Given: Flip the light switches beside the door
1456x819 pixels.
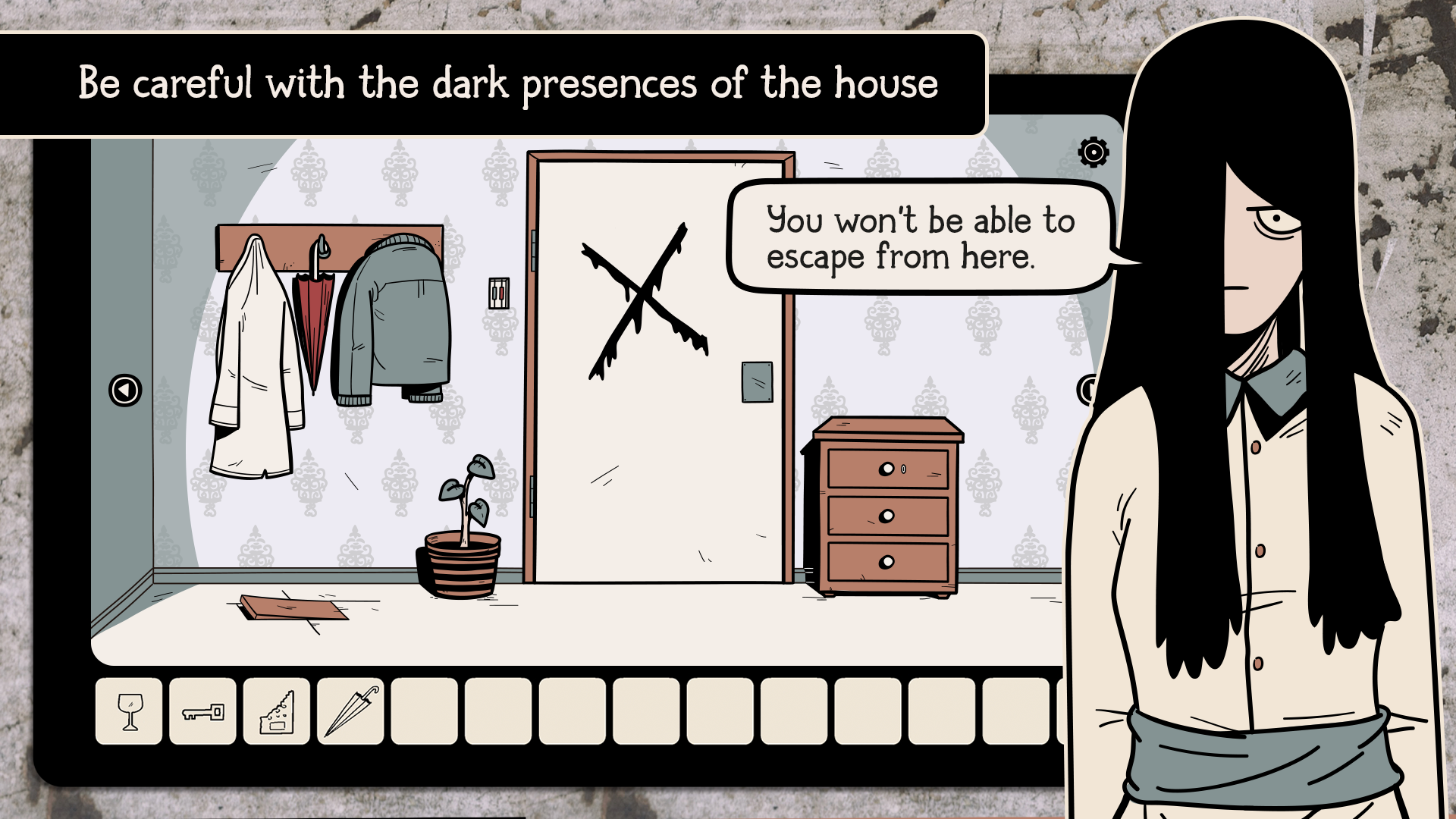Looking at the screenshot, I should pyautogui.click(x=497, y=292).
